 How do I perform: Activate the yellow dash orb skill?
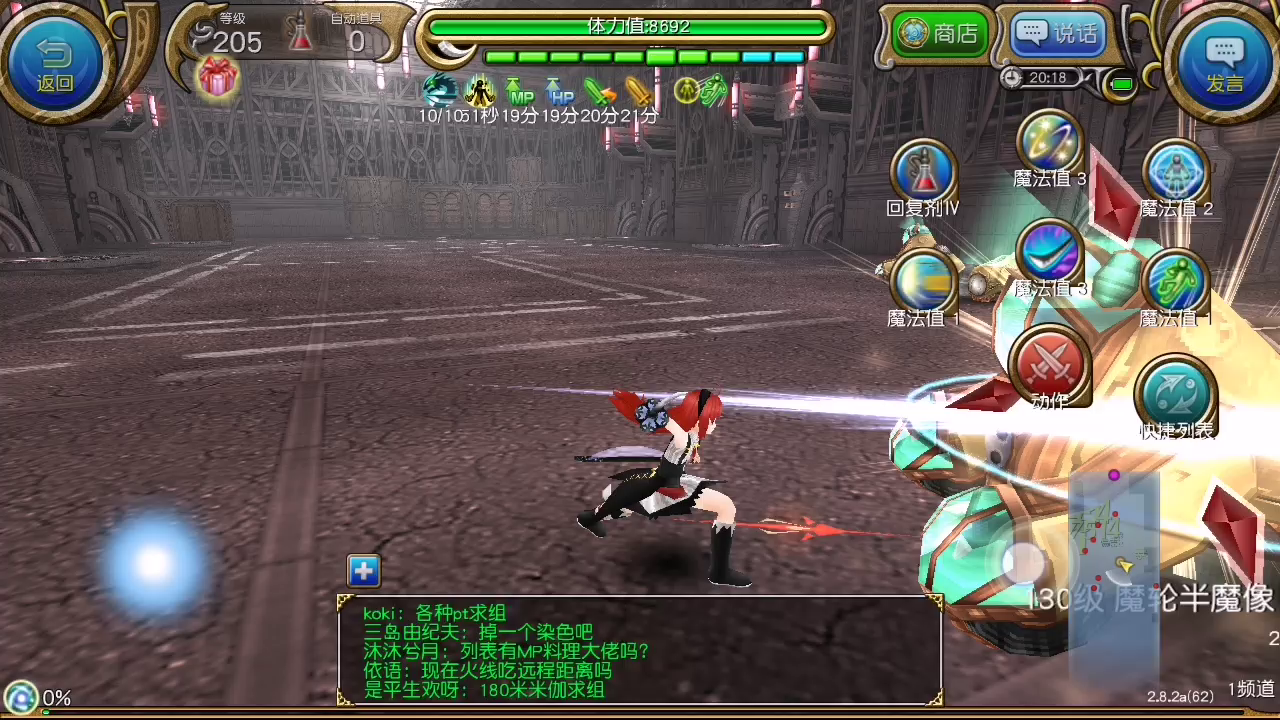[923, 283]
